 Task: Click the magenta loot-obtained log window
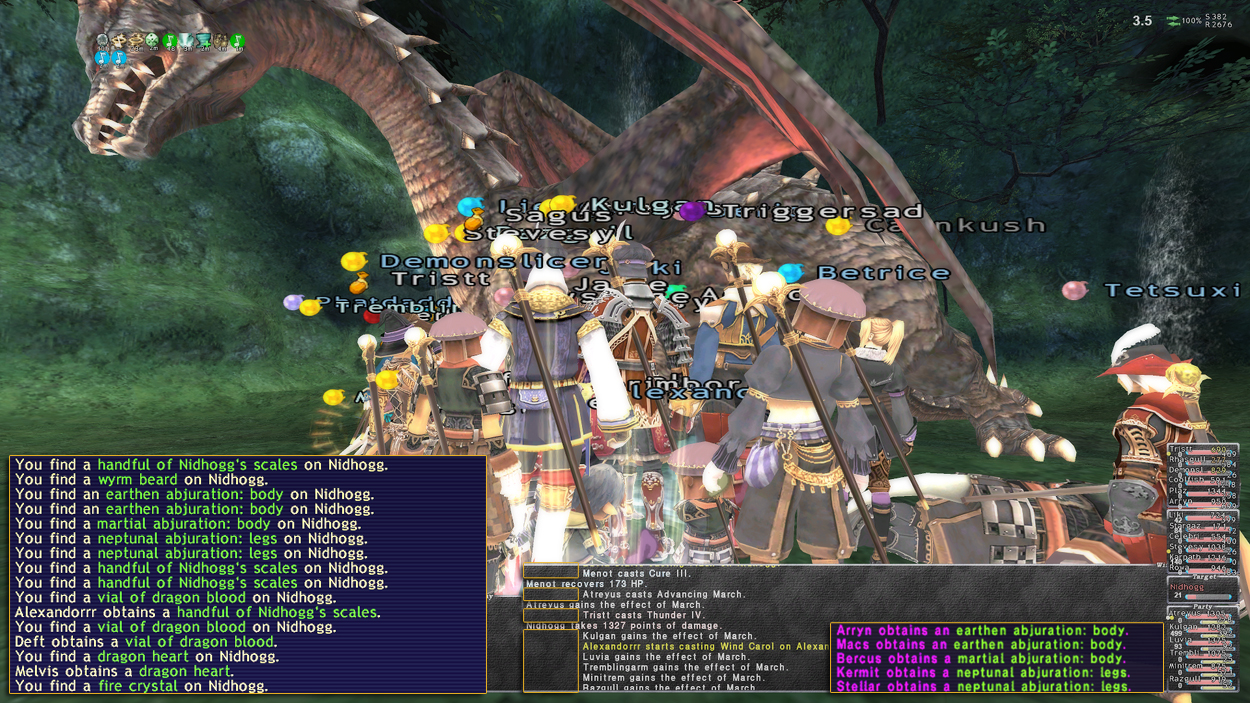pyautogui.click(x=996, y=658)
